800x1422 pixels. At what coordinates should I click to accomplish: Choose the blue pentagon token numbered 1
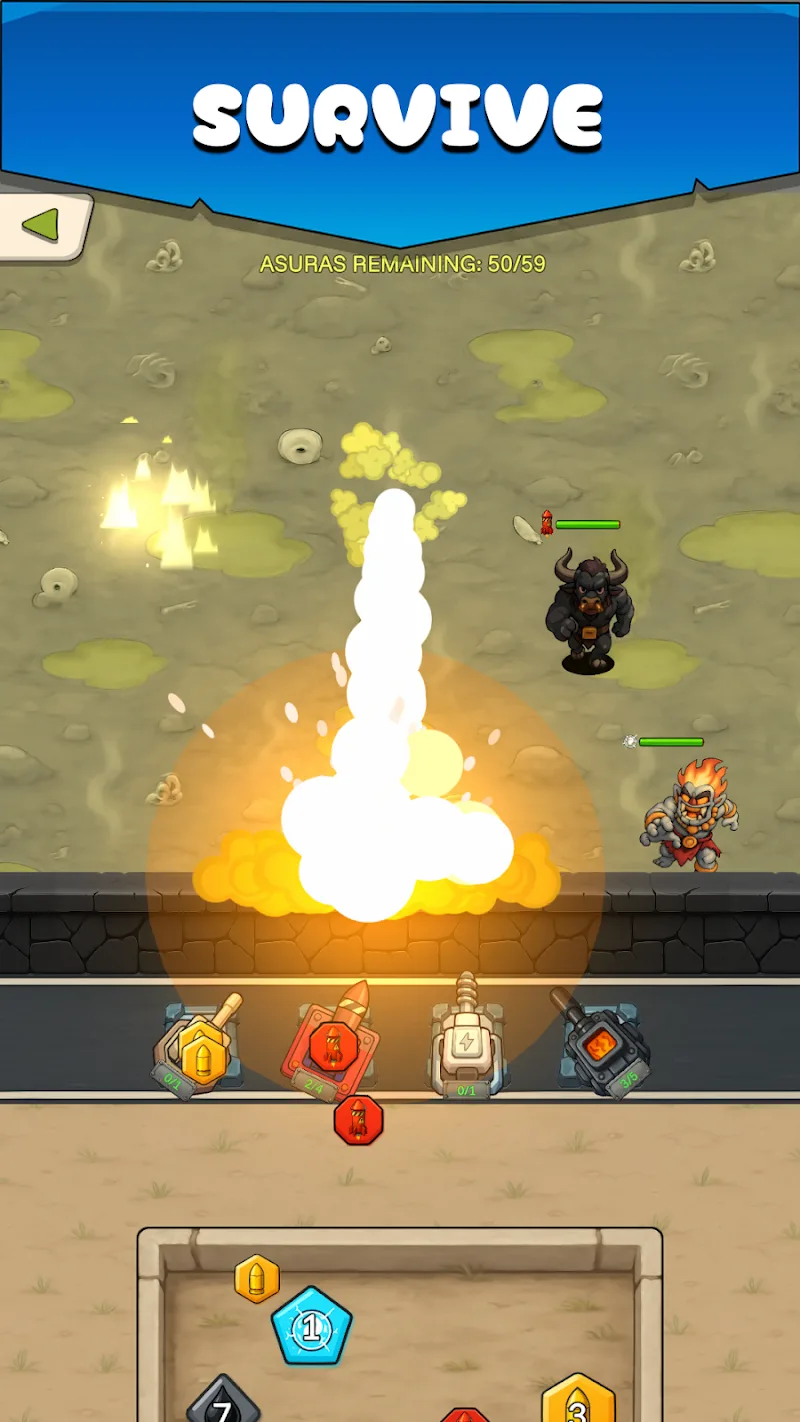point(311,1327)
